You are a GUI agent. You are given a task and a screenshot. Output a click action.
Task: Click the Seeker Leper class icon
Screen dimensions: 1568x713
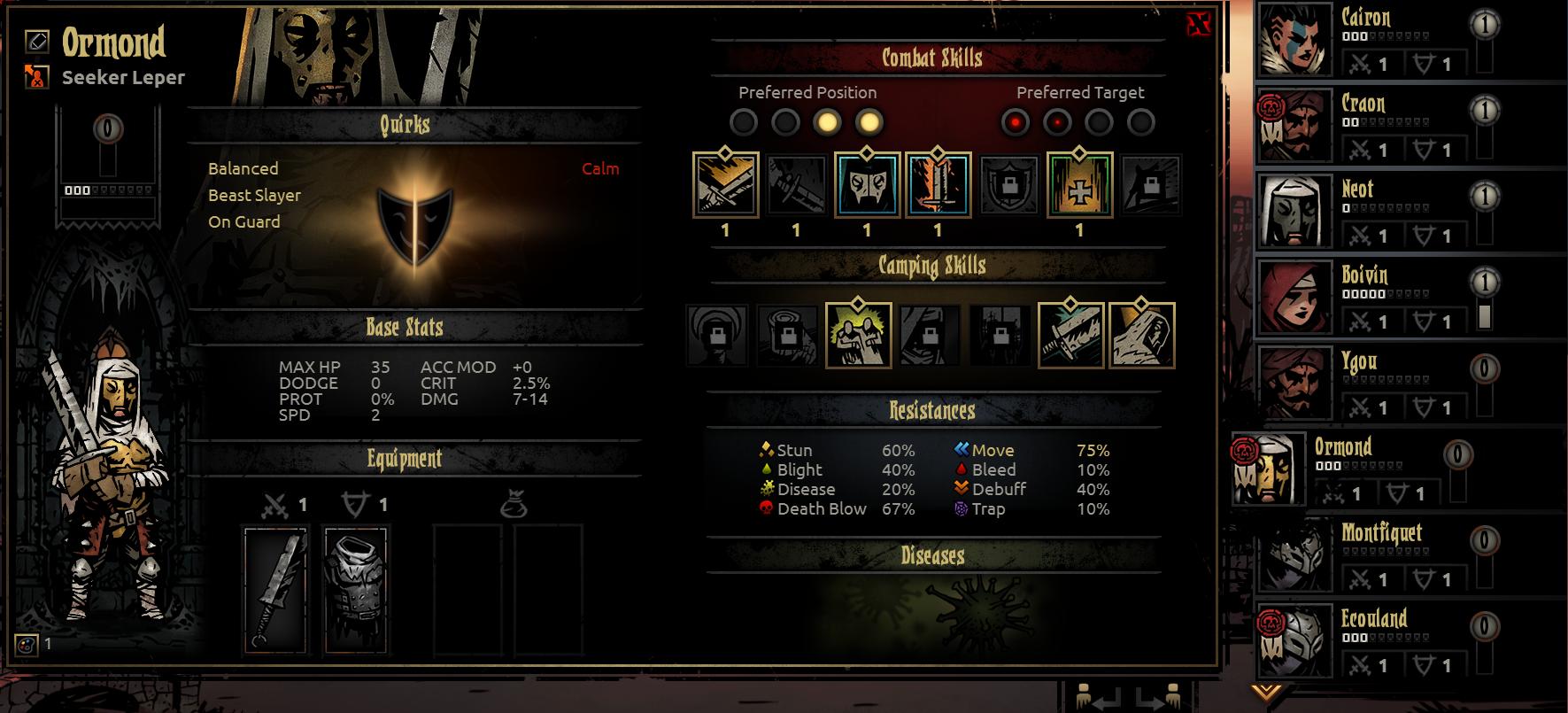click(x=37, y=77)
